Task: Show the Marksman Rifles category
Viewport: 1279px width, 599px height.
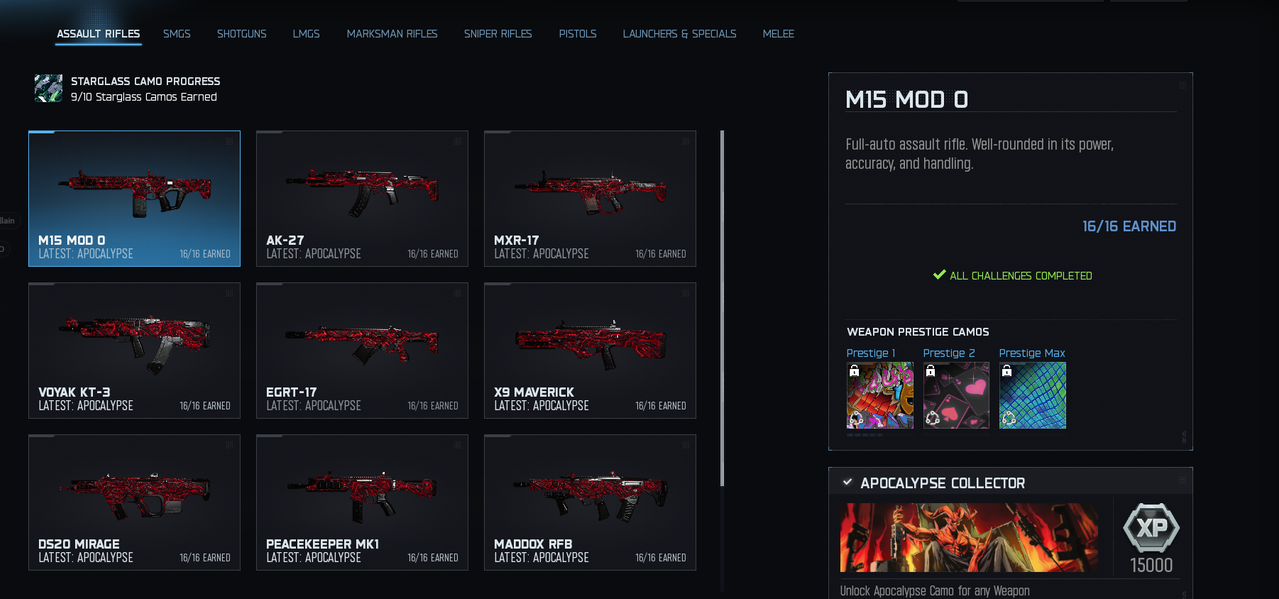Action: pos(392,34)
